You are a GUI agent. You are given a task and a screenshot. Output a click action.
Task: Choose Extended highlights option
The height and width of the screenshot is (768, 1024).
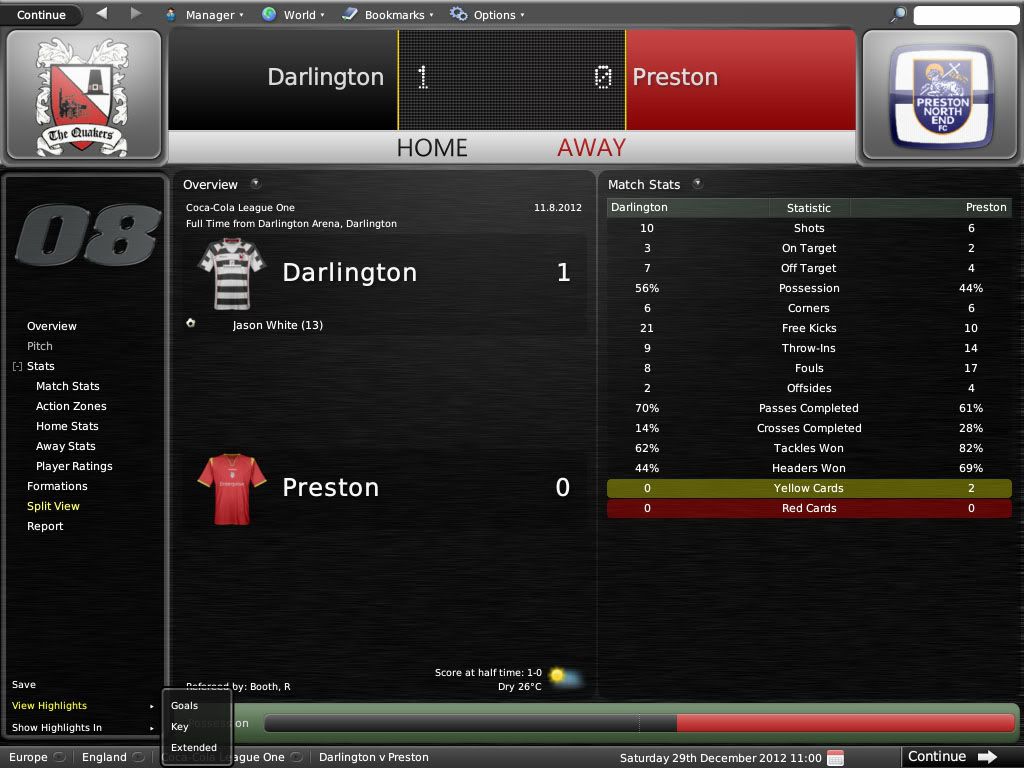click(194, 747)
